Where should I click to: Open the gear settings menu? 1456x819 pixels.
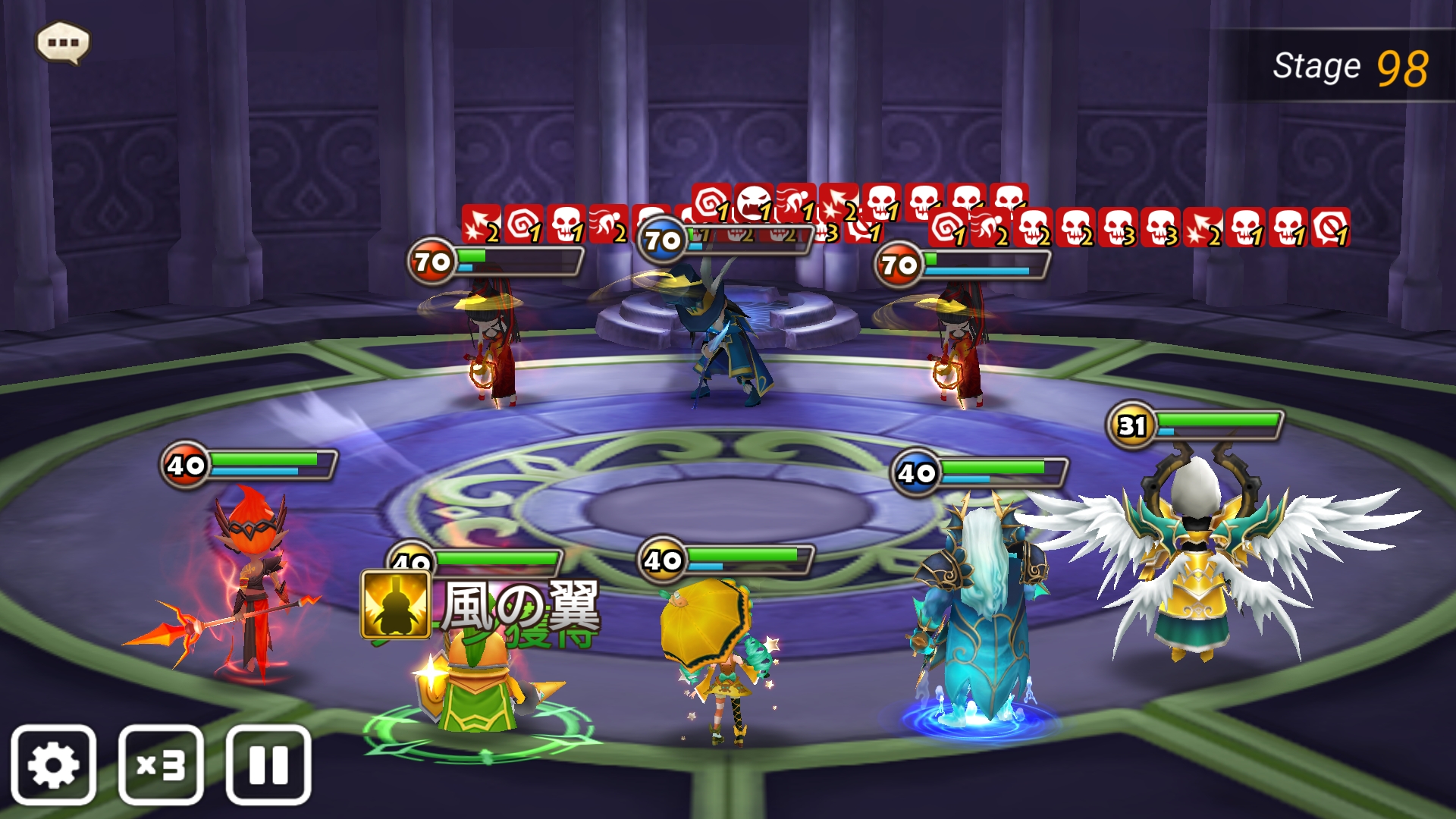point(53,764)
